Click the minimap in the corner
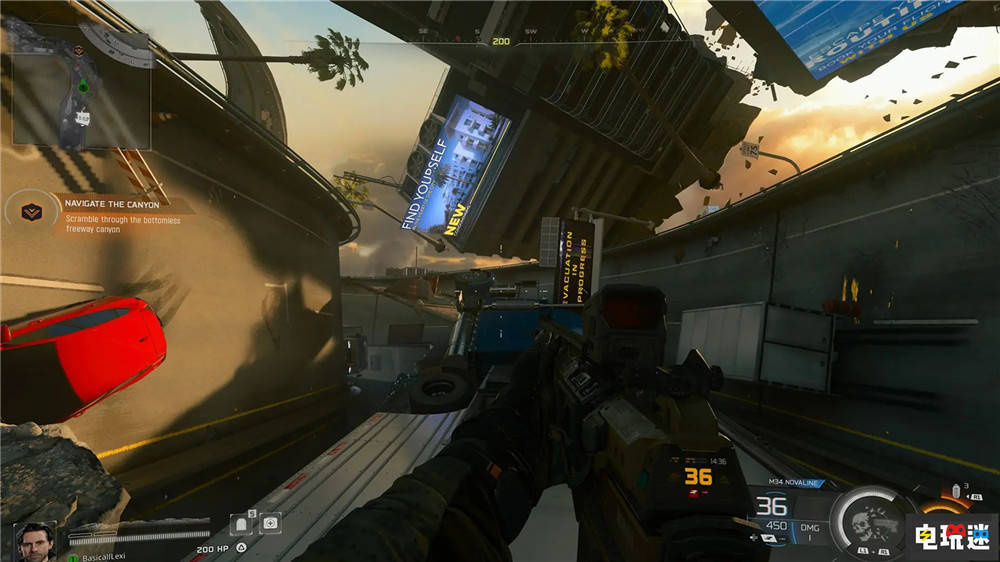 [x=82, y=87]
